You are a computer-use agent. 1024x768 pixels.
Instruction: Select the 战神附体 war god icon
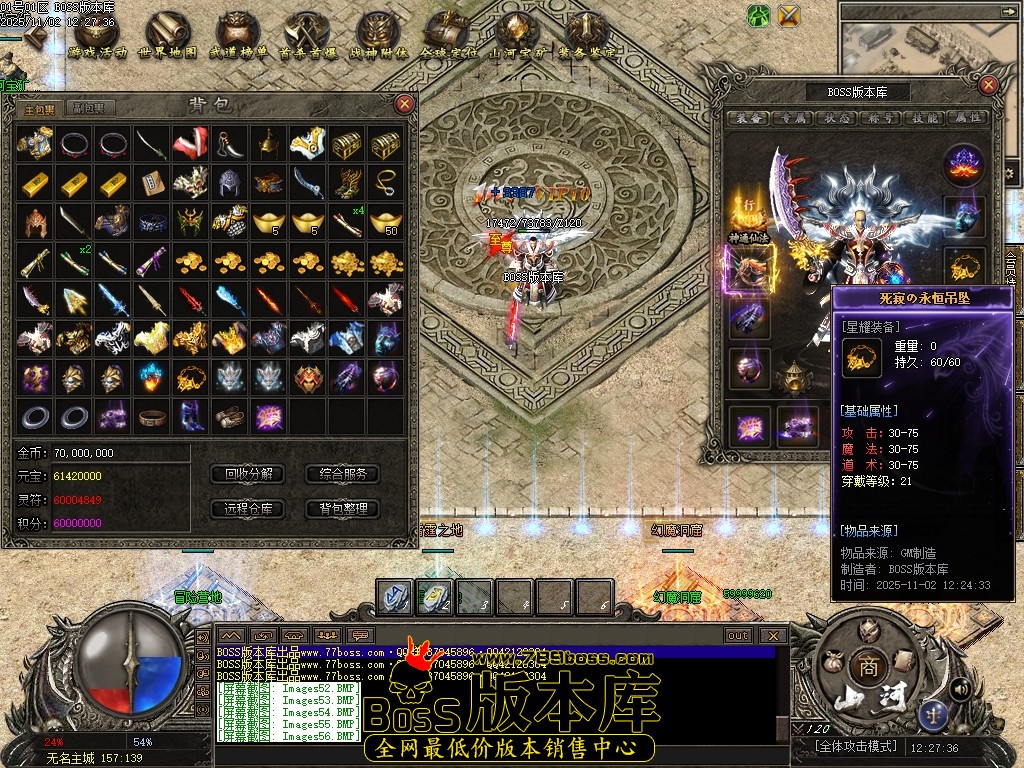coord(377,34)
